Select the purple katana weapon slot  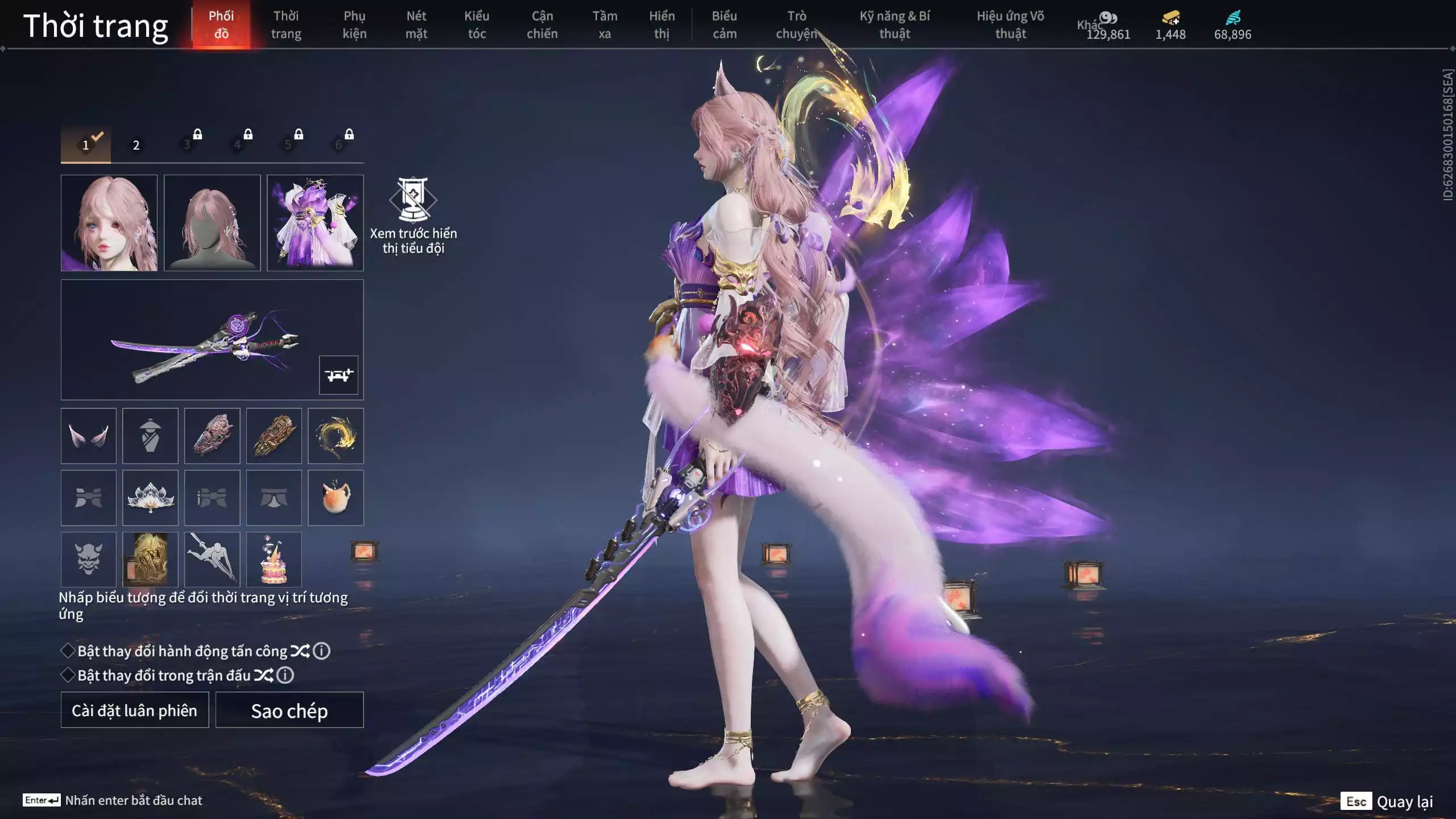205,340
